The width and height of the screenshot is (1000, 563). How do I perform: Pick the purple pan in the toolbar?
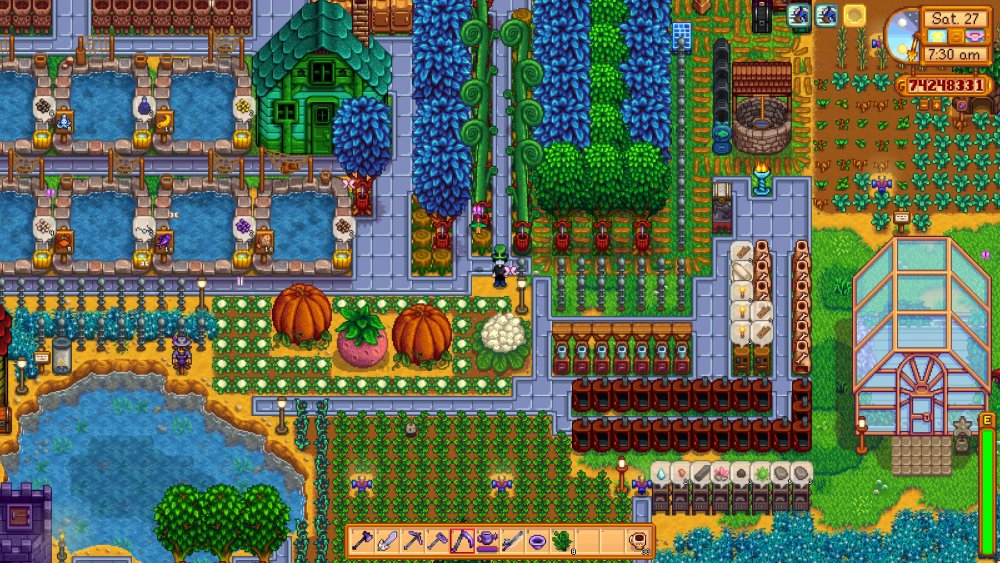tap(537, 541)
